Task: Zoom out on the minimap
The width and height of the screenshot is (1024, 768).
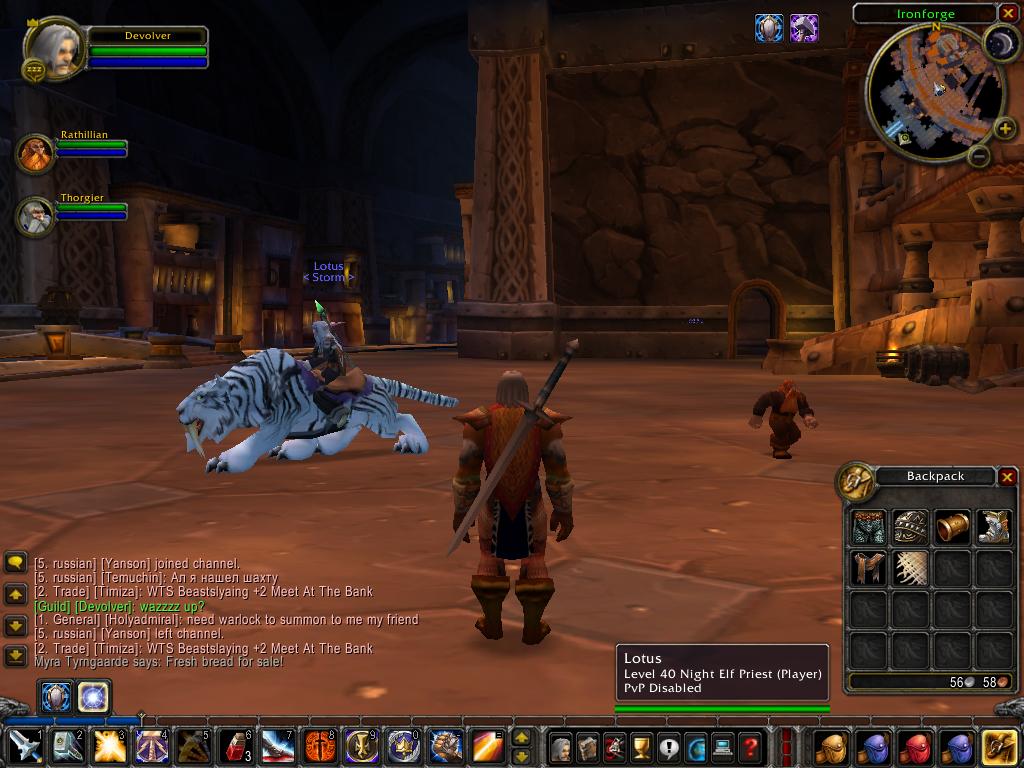Action: coord(980,156)
